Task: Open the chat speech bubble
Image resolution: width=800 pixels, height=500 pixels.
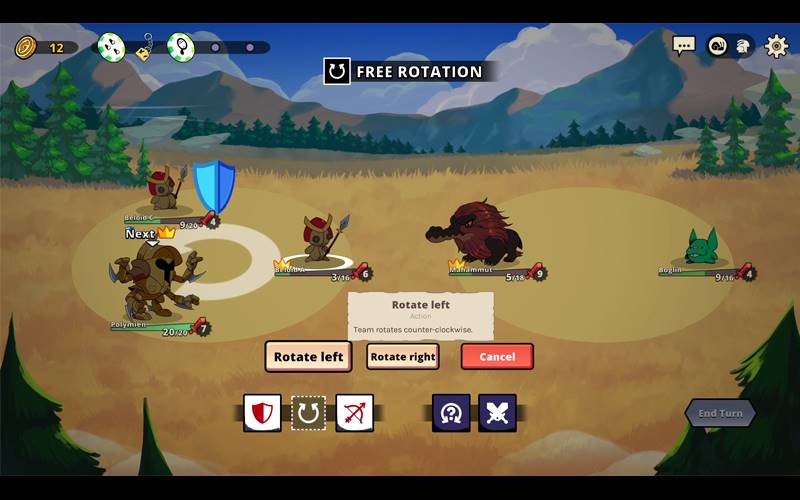Action: point(684,46)
